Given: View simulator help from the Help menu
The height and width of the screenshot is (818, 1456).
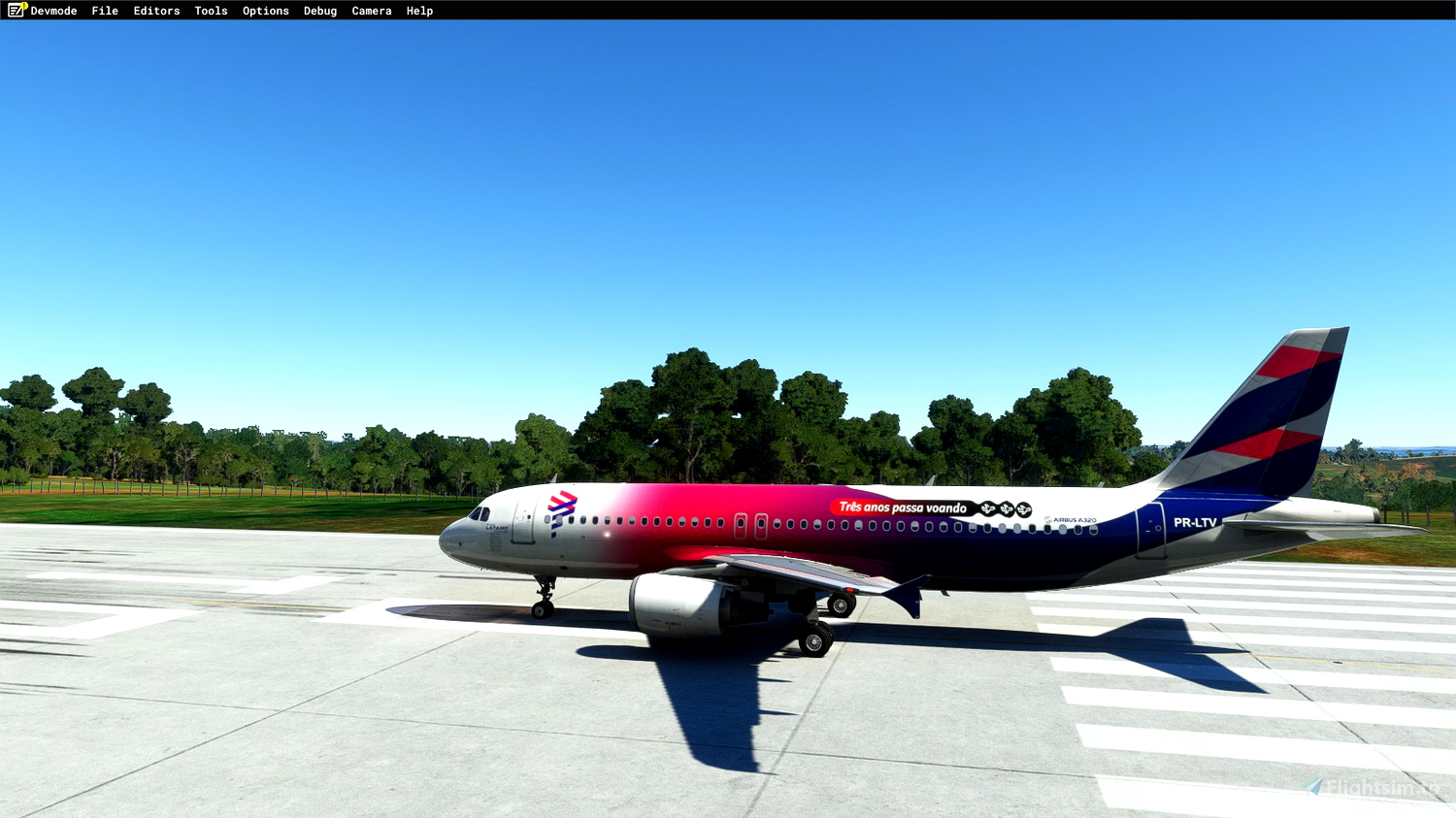Looking at the screenshot, I should pyautogui.click(x=419, y=11).
